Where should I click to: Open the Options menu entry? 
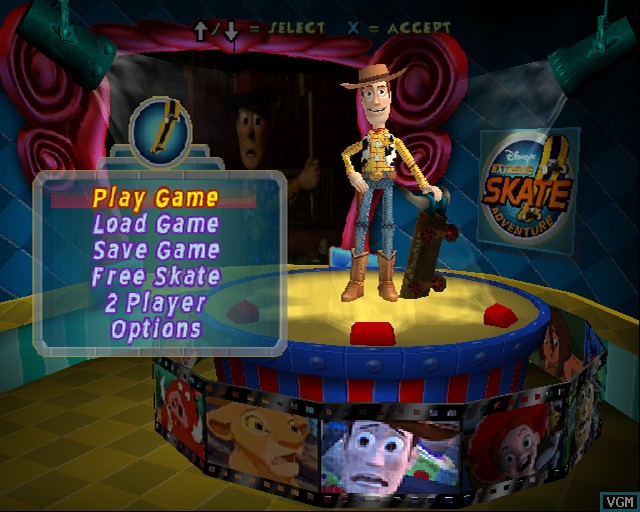click(x=155, y=328)
